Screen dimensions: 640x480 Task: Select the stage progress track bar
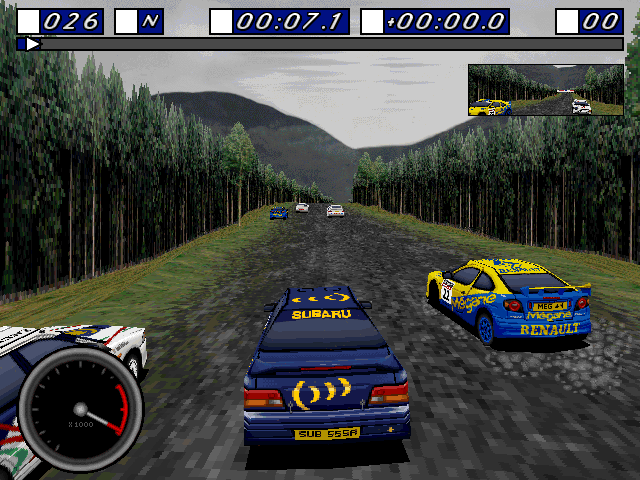(320, 44)
